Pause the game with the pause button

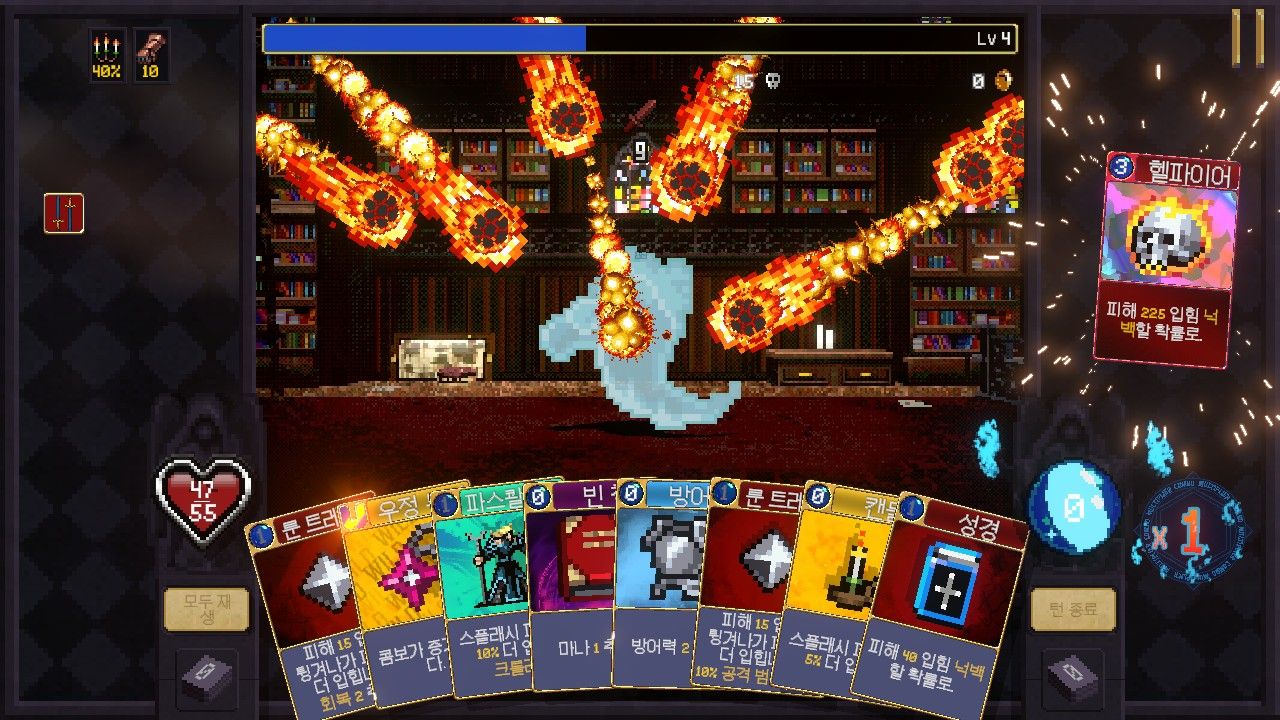[x=1247, y=38]
